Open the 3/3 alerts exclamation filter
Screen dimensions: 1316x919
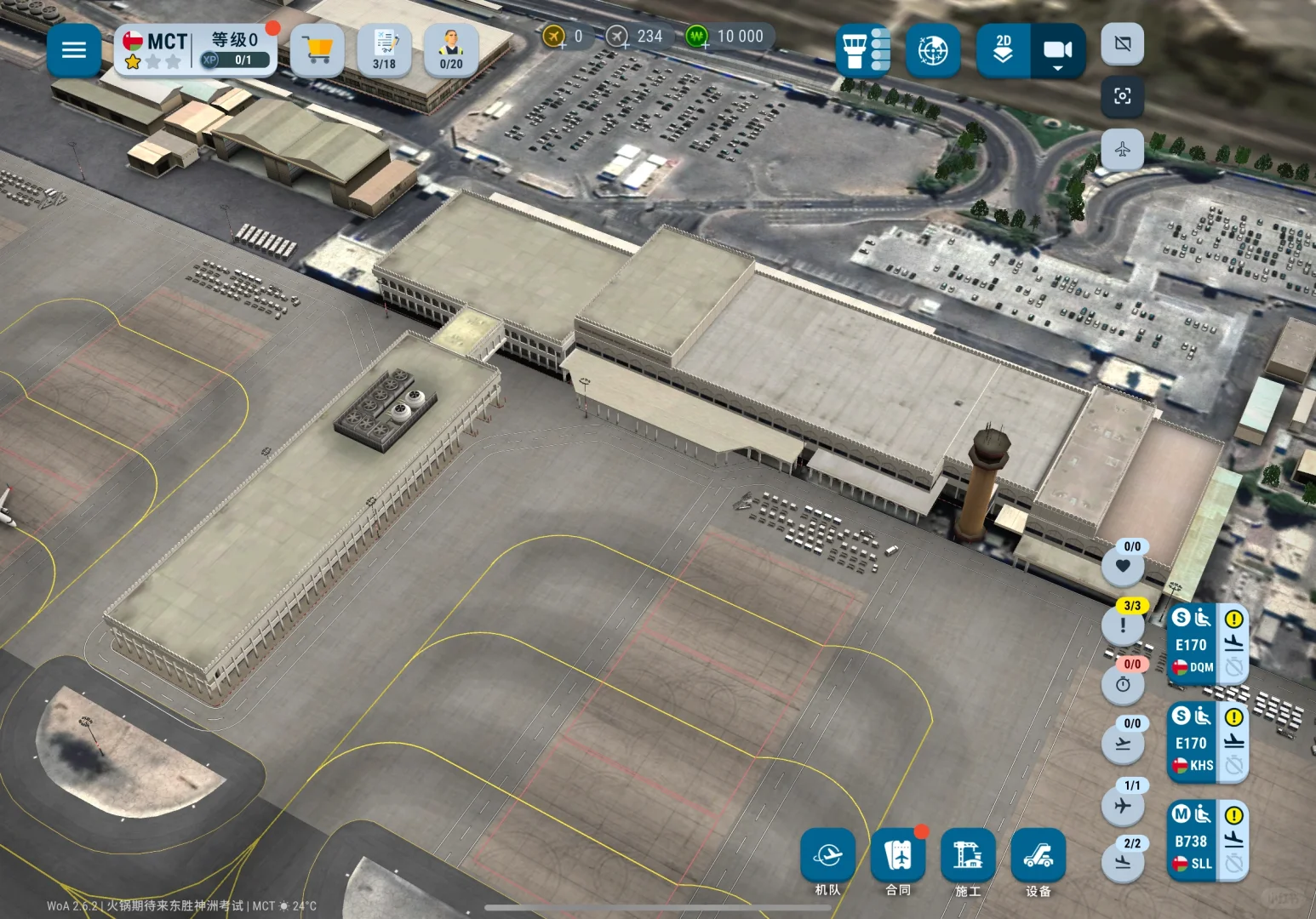[1124, 624]
